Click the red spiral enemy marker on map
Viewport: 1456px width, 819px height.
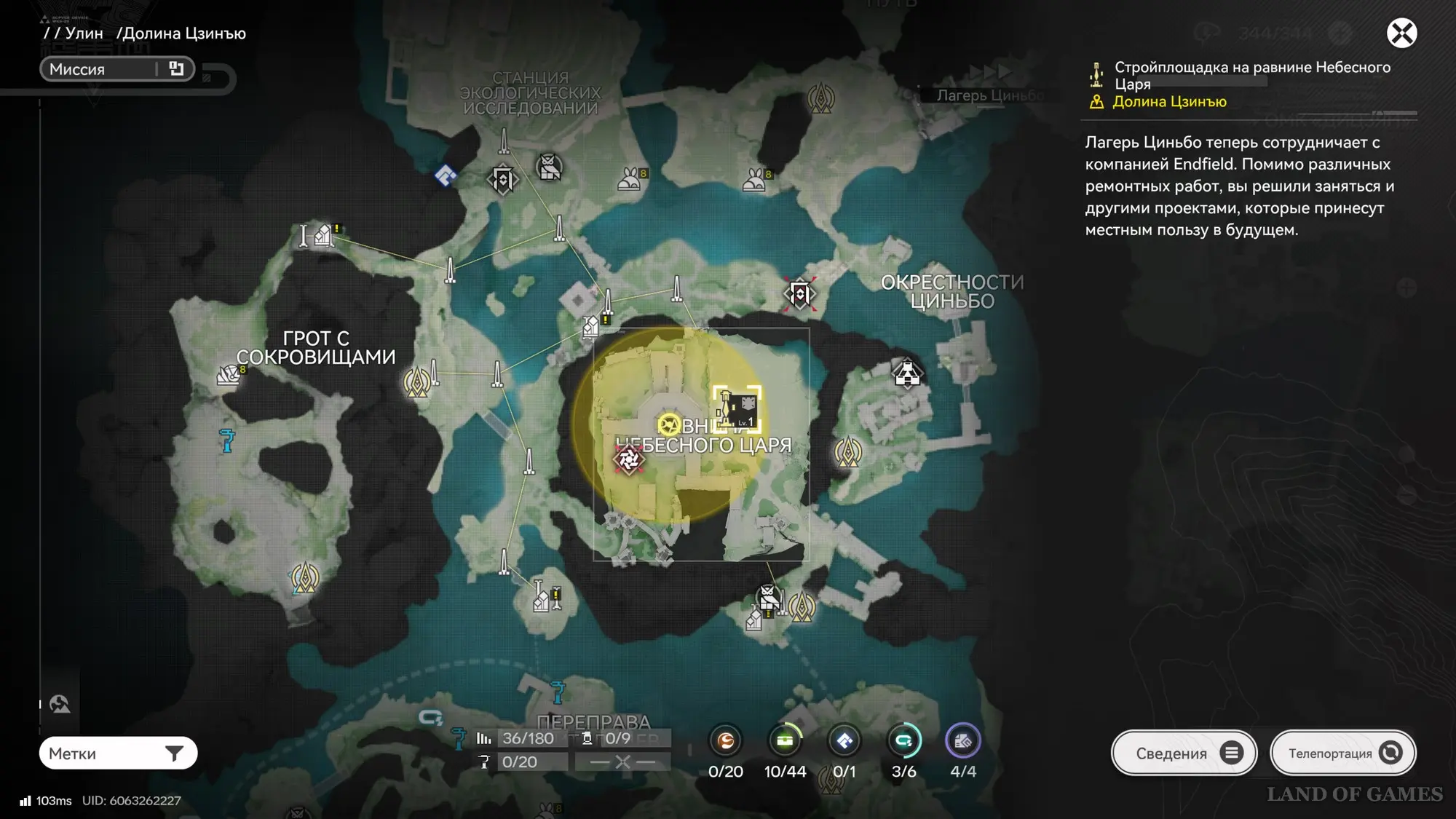click(x=629, y=459)
